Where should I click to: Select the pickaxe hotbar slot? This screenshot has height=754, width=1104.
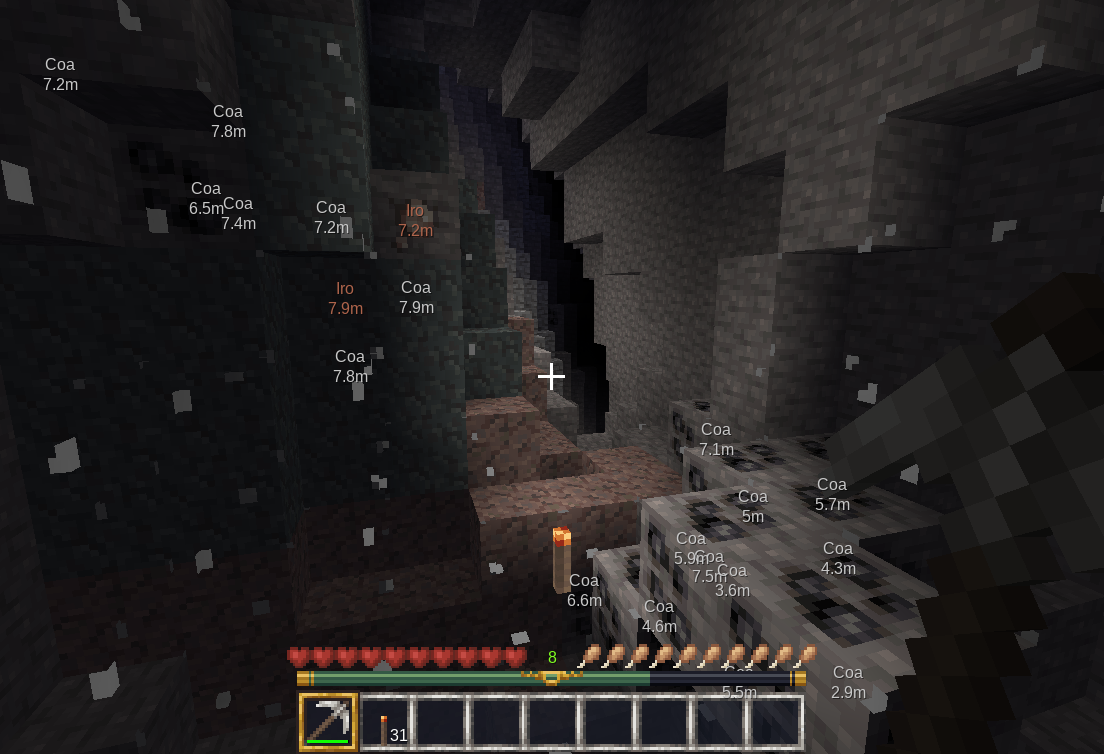(x=328, y=722)
